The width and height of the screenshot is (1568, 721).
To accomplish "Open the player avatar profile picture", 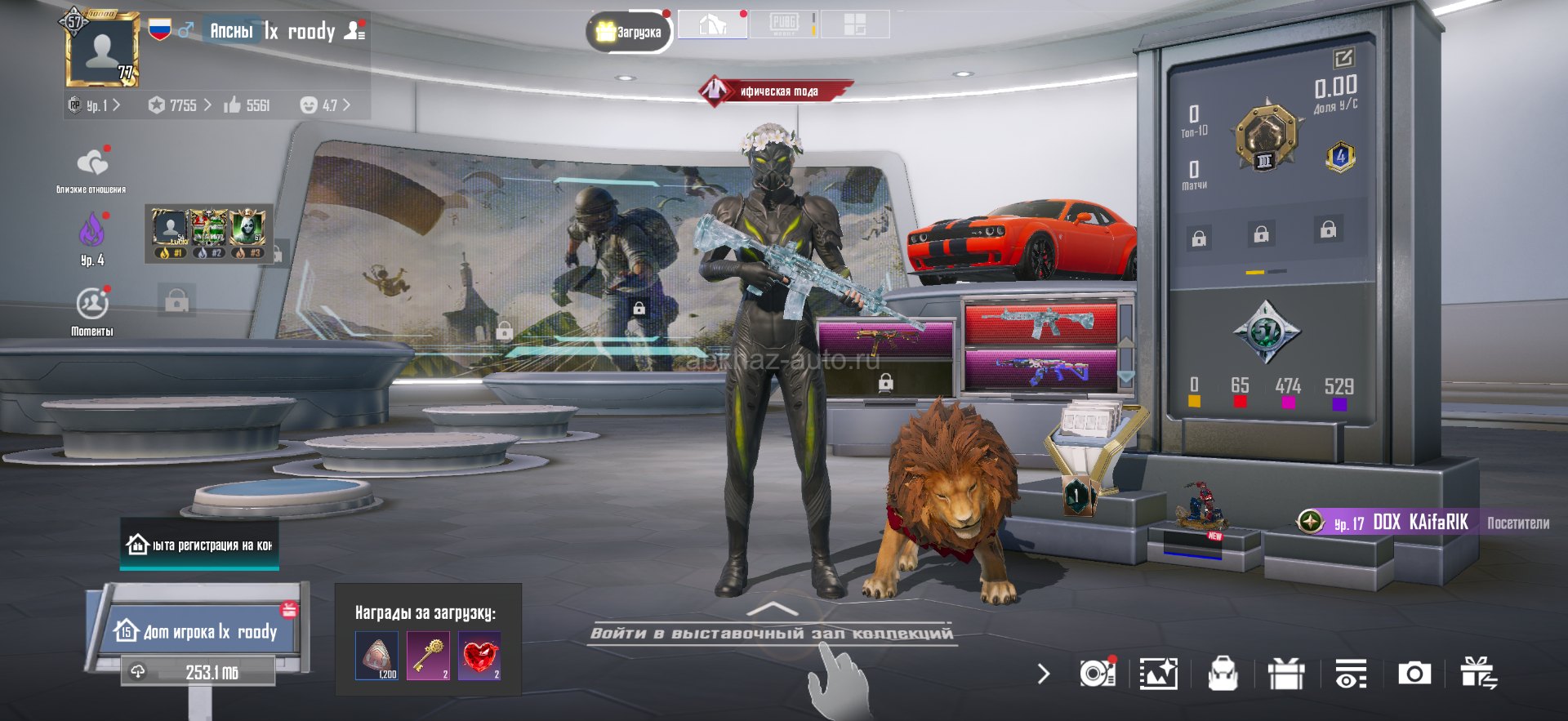I will tap(103, 51).
